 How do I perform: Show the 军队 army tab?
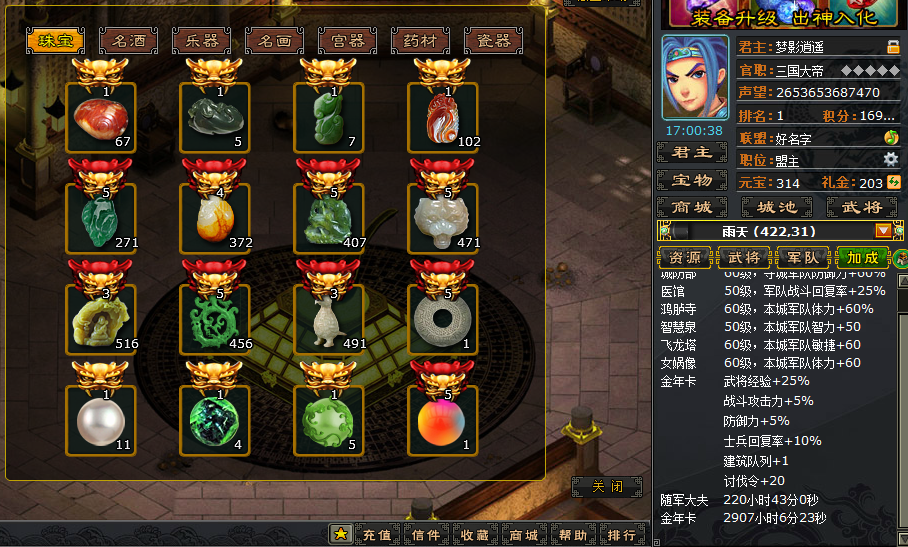point(803,257)
